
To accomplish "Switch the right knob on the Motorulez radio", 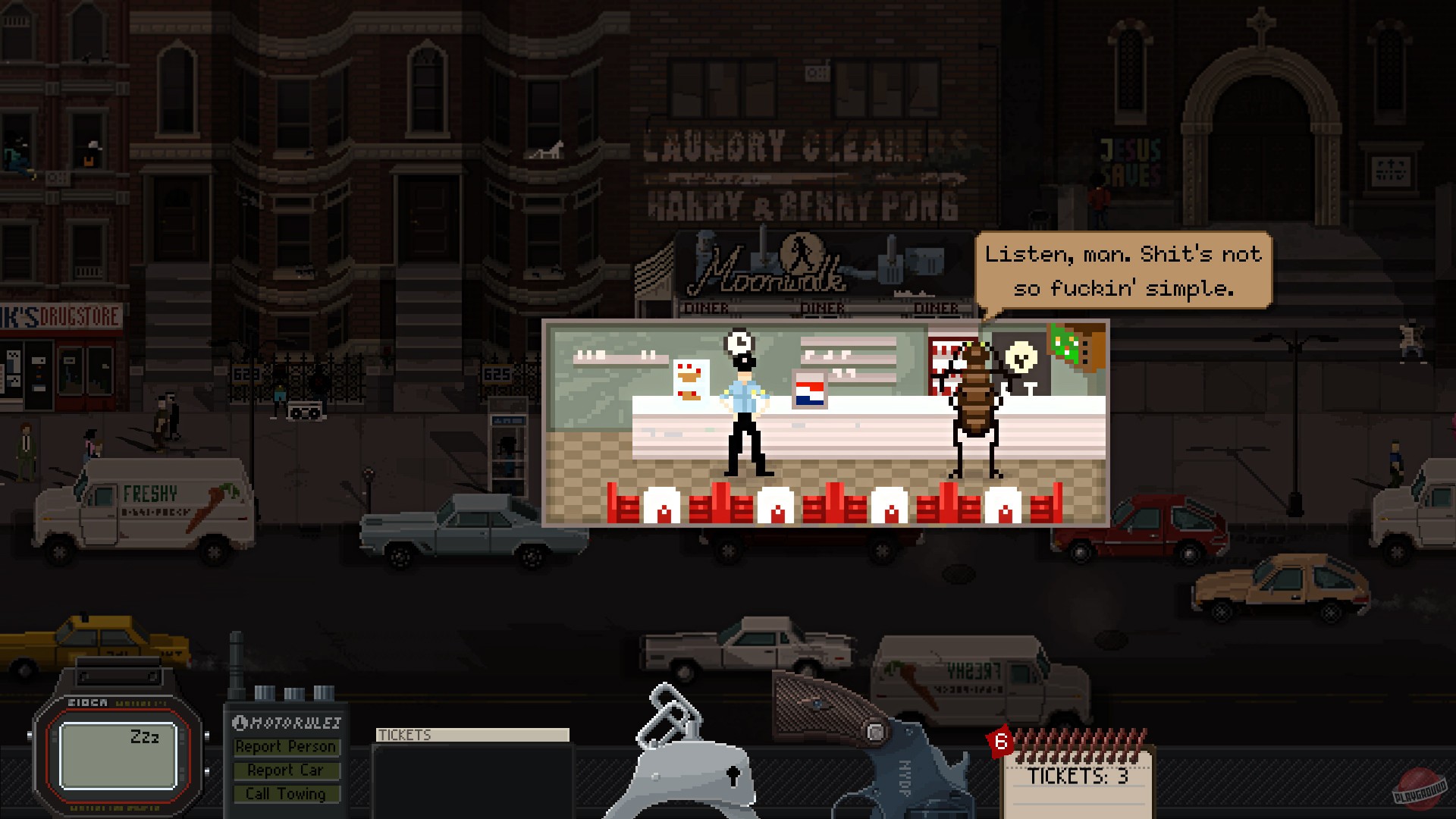I will point(322,692).
